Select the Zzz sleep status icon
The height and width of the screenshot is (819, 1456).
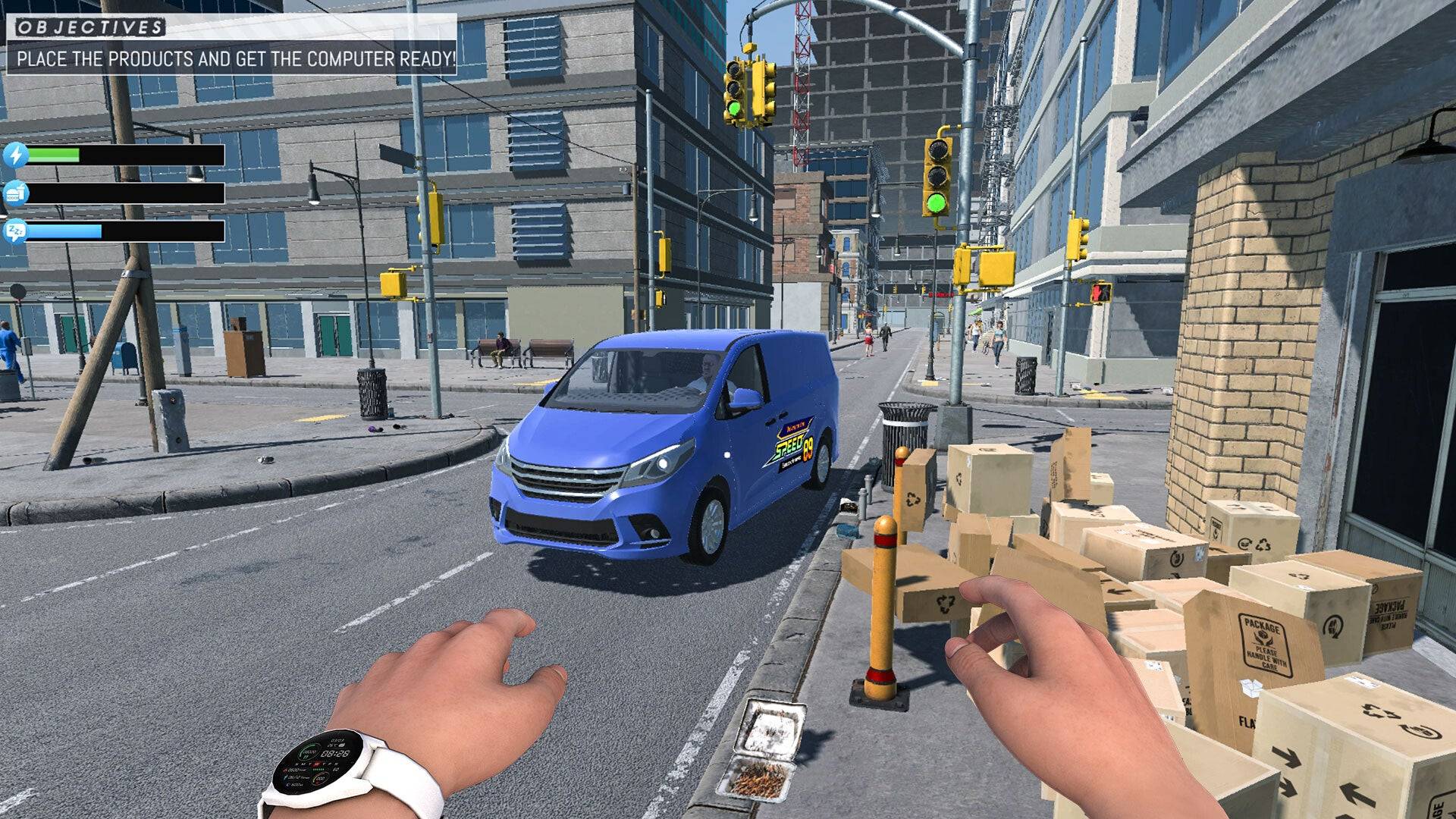[x=16, y=231]
